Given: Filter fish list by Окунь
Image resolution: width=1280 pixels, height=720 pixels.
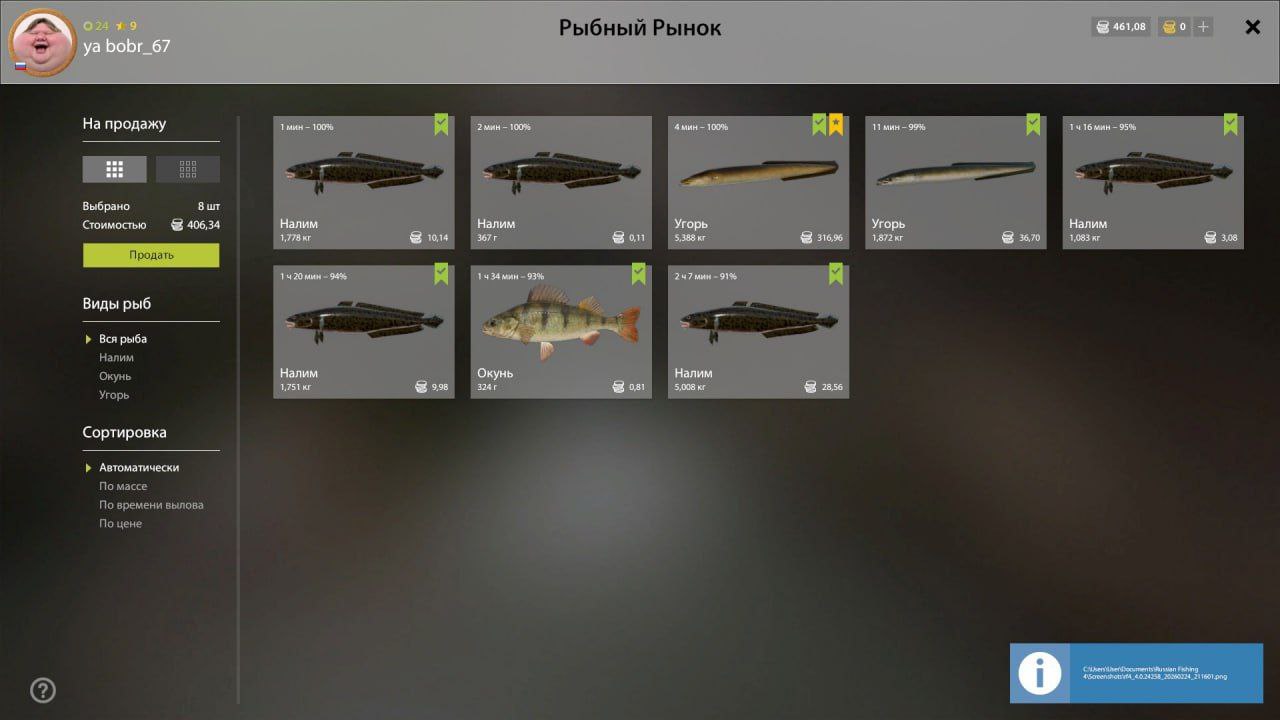Looking at the screenshot, I should point(115,376).
